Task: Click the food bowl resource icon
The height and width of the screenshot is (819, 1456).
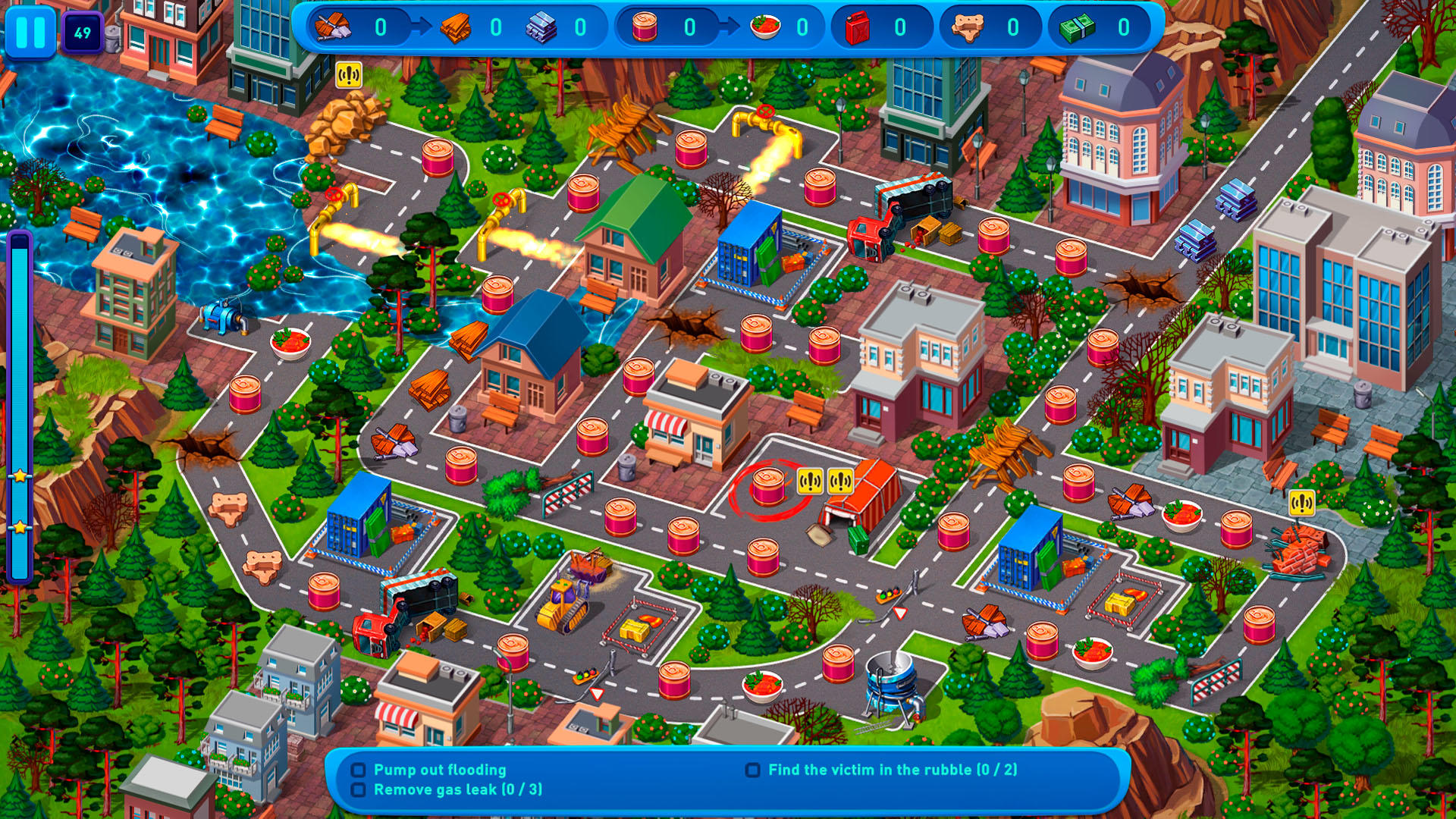Action: (x=766, y=25)
